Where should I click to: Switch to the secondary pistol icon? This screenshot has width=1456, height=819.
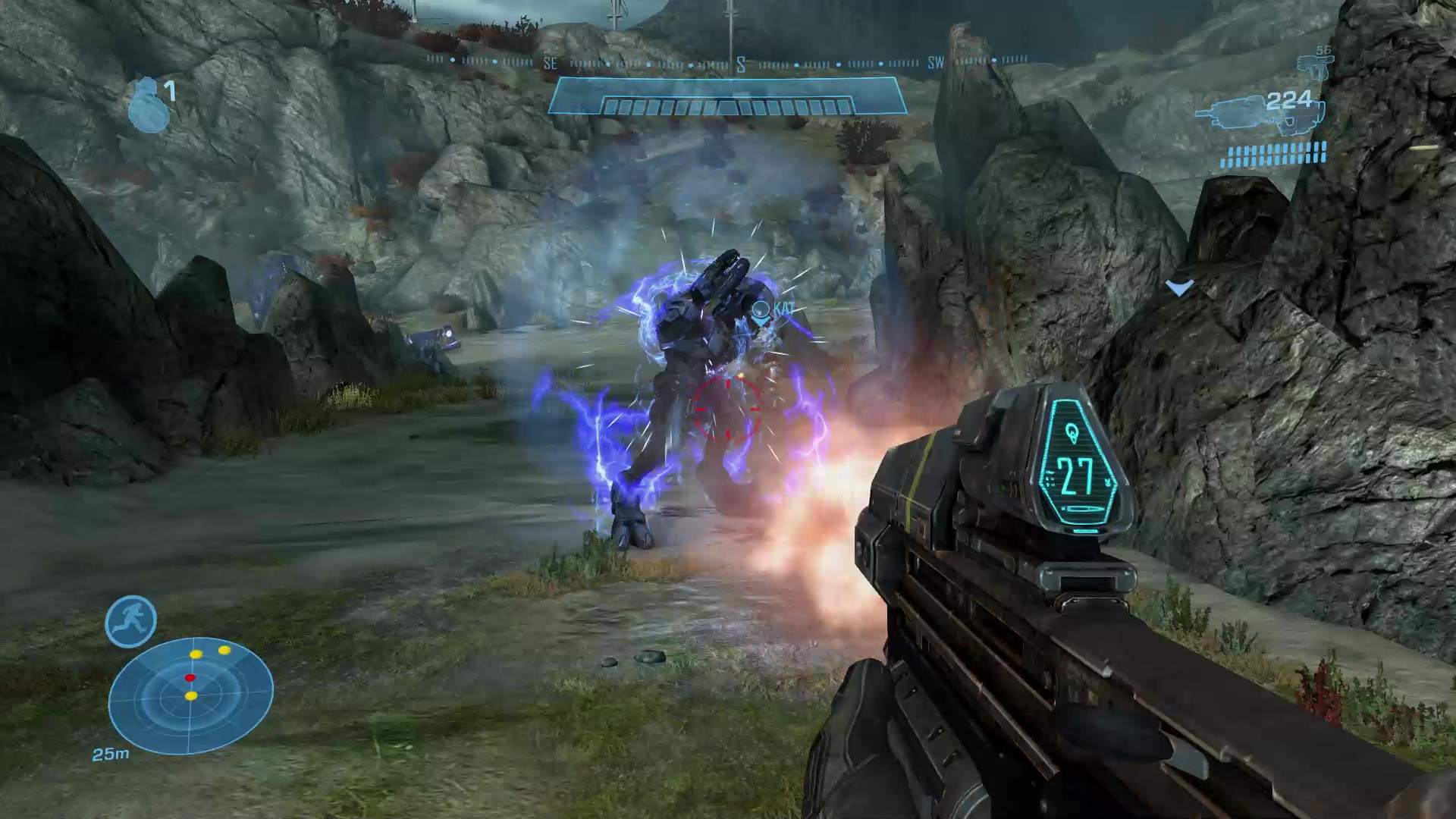point(1314,67)
